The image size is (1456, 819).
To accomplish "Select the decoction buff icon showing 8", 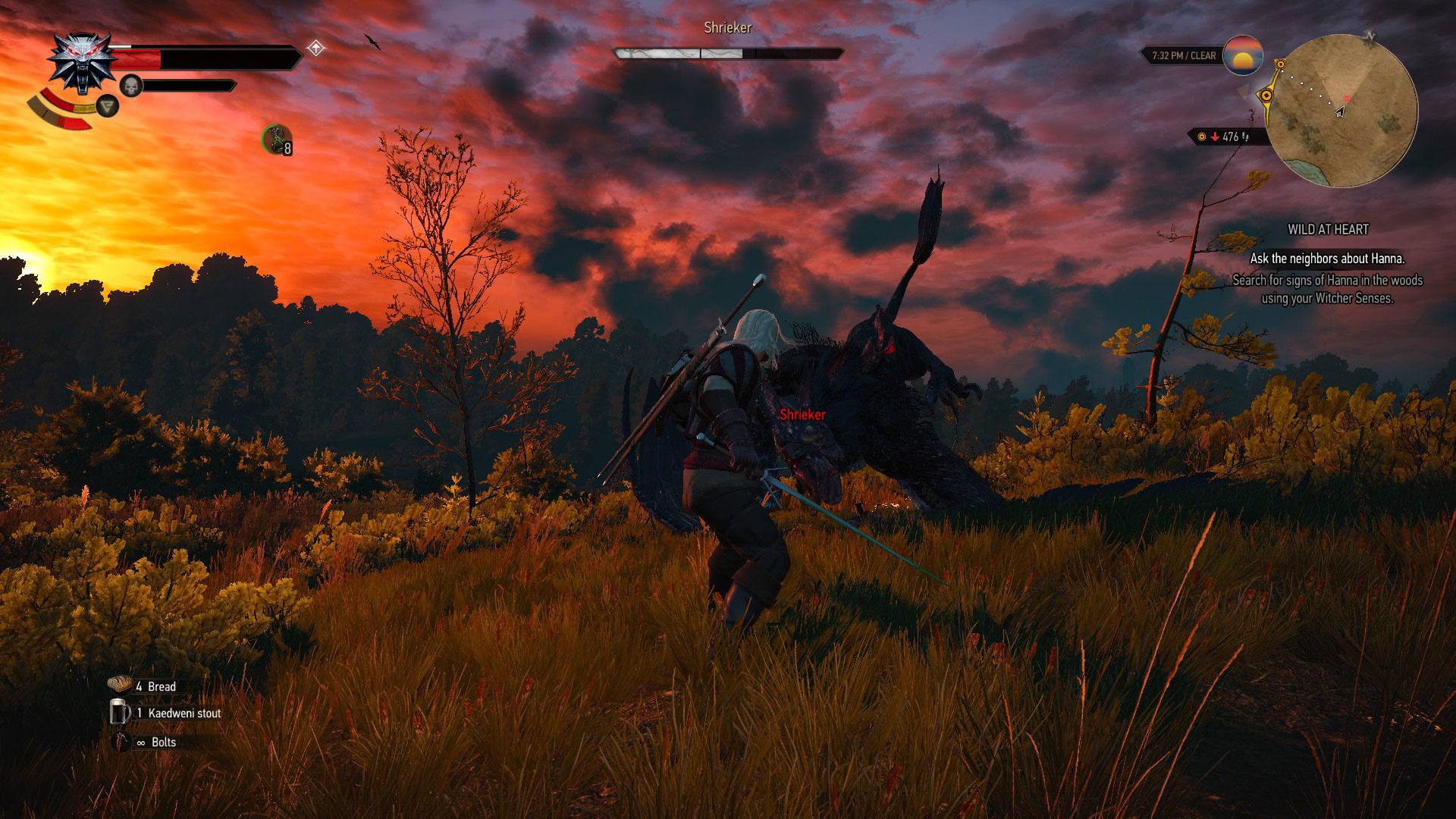I will (x=278, y=140).
